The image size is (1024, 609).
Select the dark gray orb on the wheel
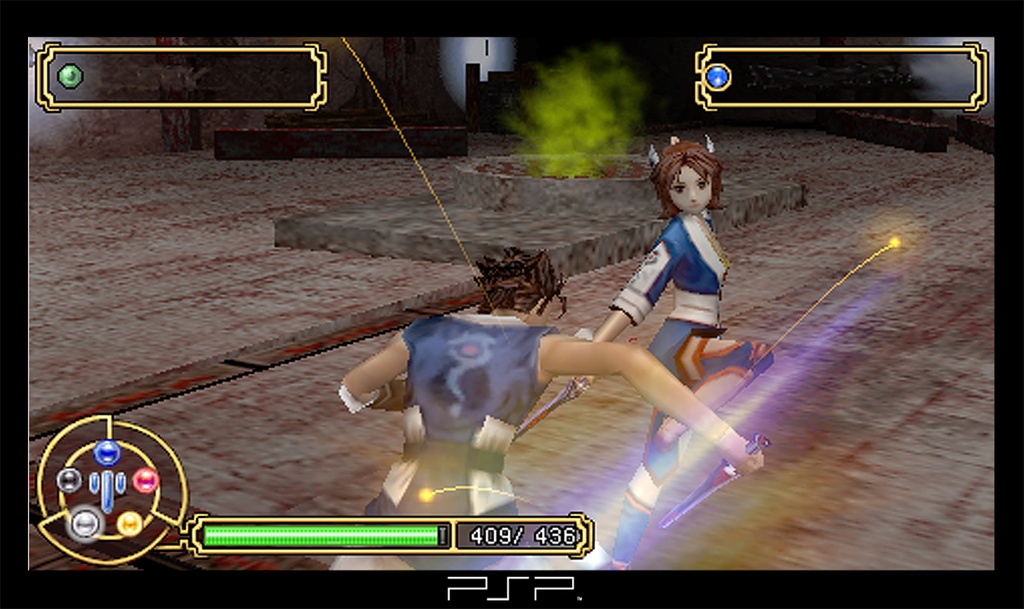68,481
